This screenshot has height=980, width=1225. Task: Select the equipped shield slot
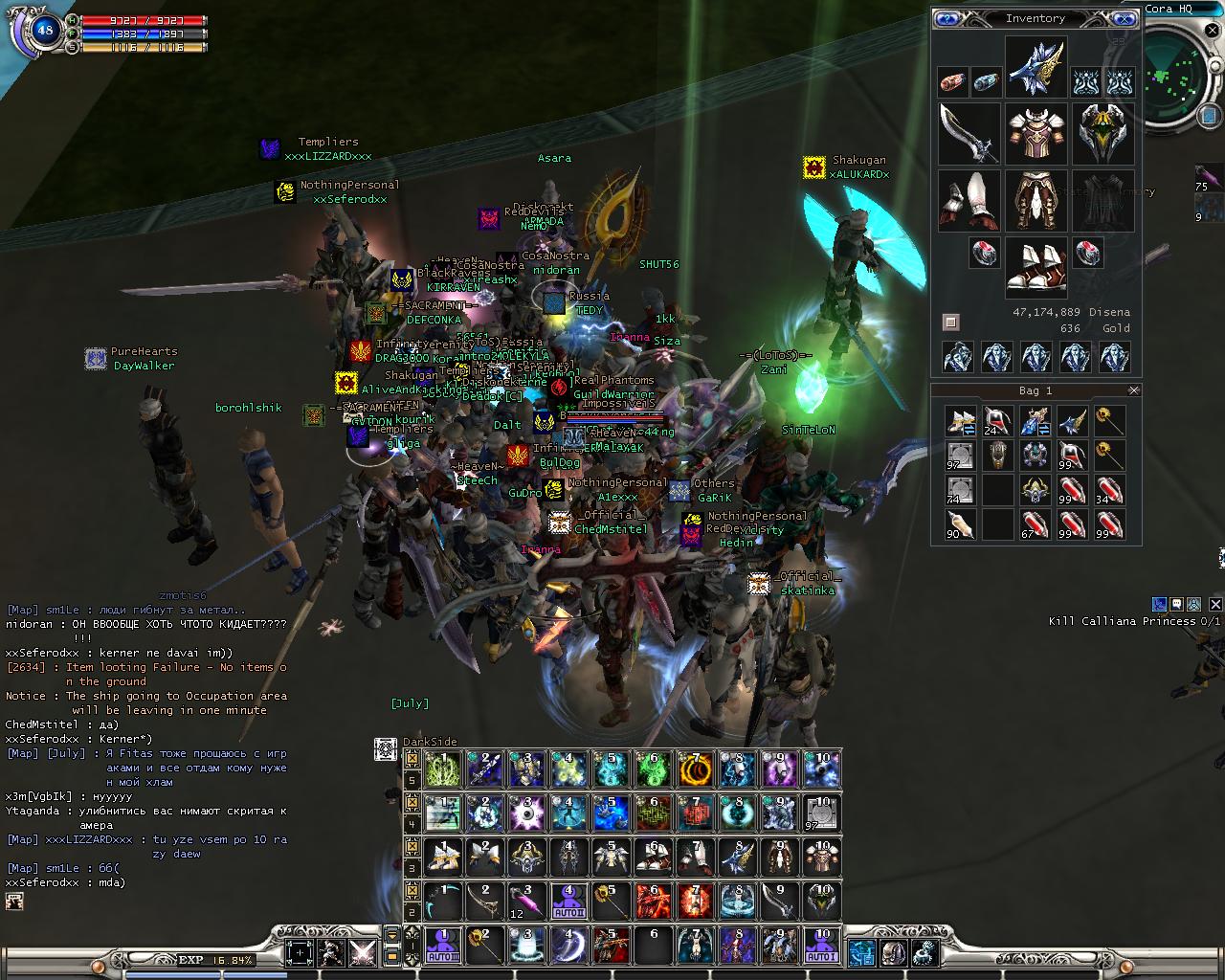[x=1102, y=133]
